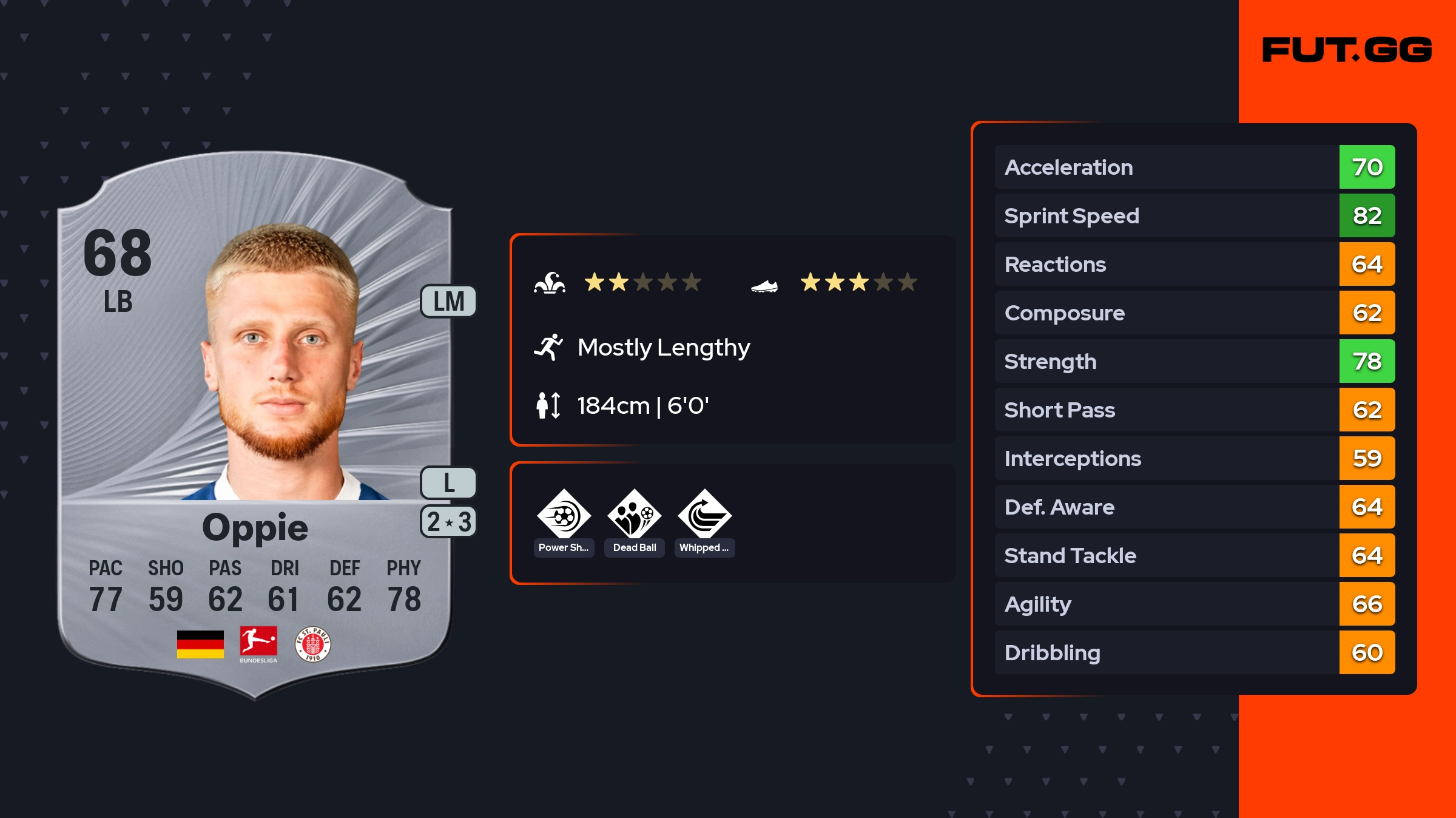Screen dimensions: 1456x818
Task: Click the German flag on the card
Action: [x=200, y=644]
